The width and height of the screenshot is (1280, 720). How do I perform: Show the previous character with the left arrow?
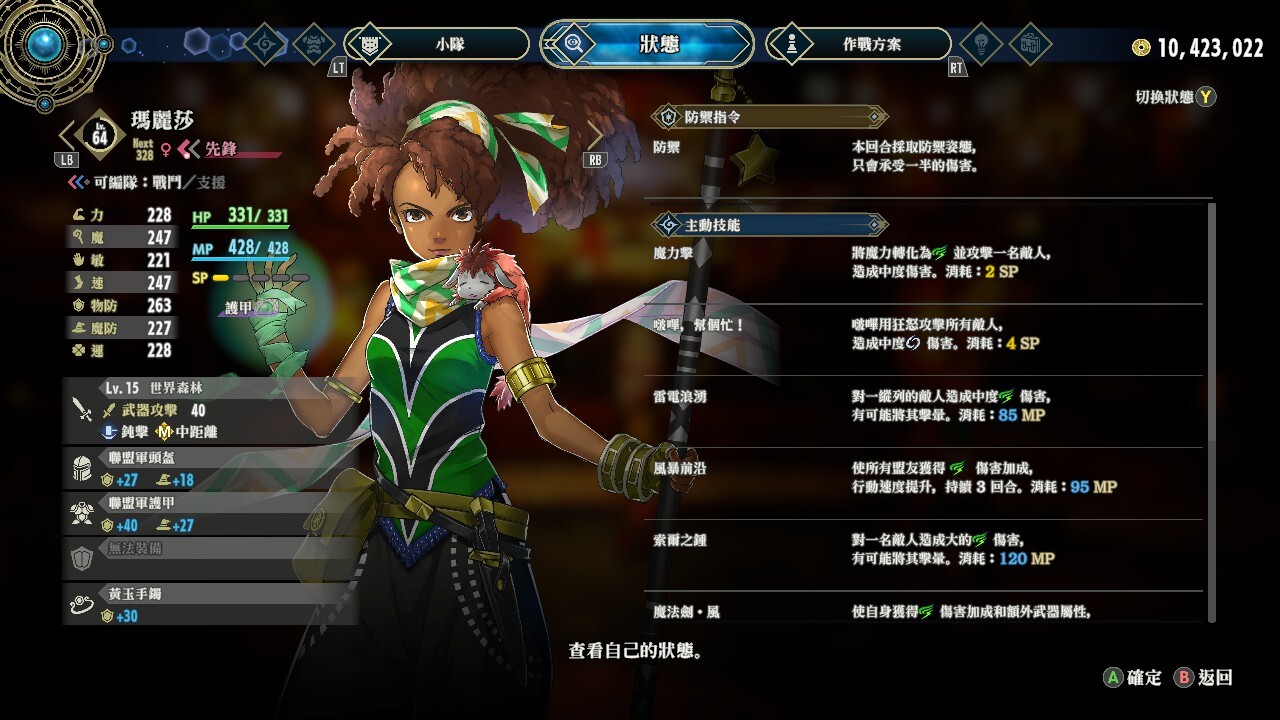point(68,136)
